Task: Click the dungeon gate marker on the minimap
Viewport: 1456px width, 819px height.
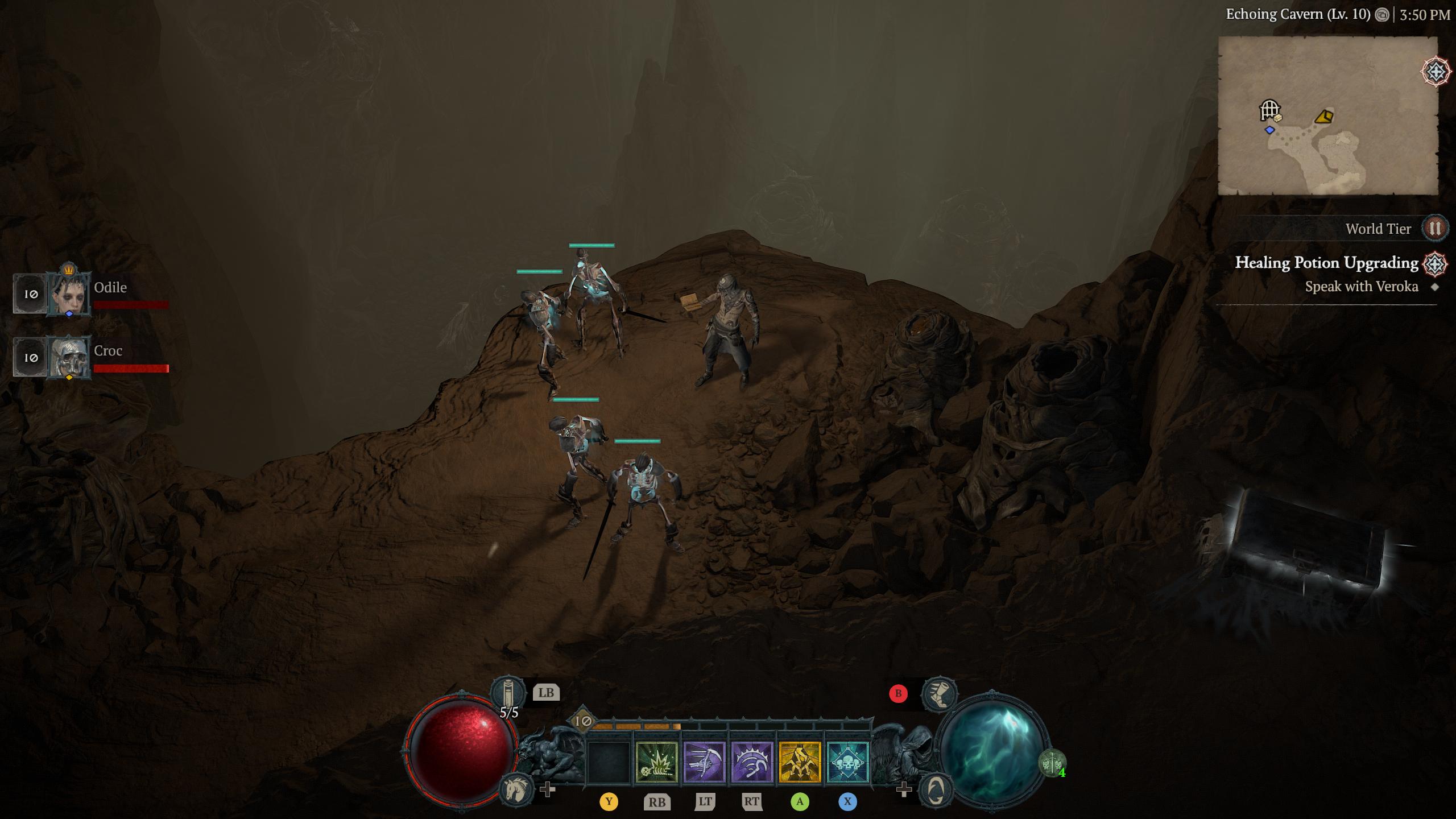Action: 1269,109
